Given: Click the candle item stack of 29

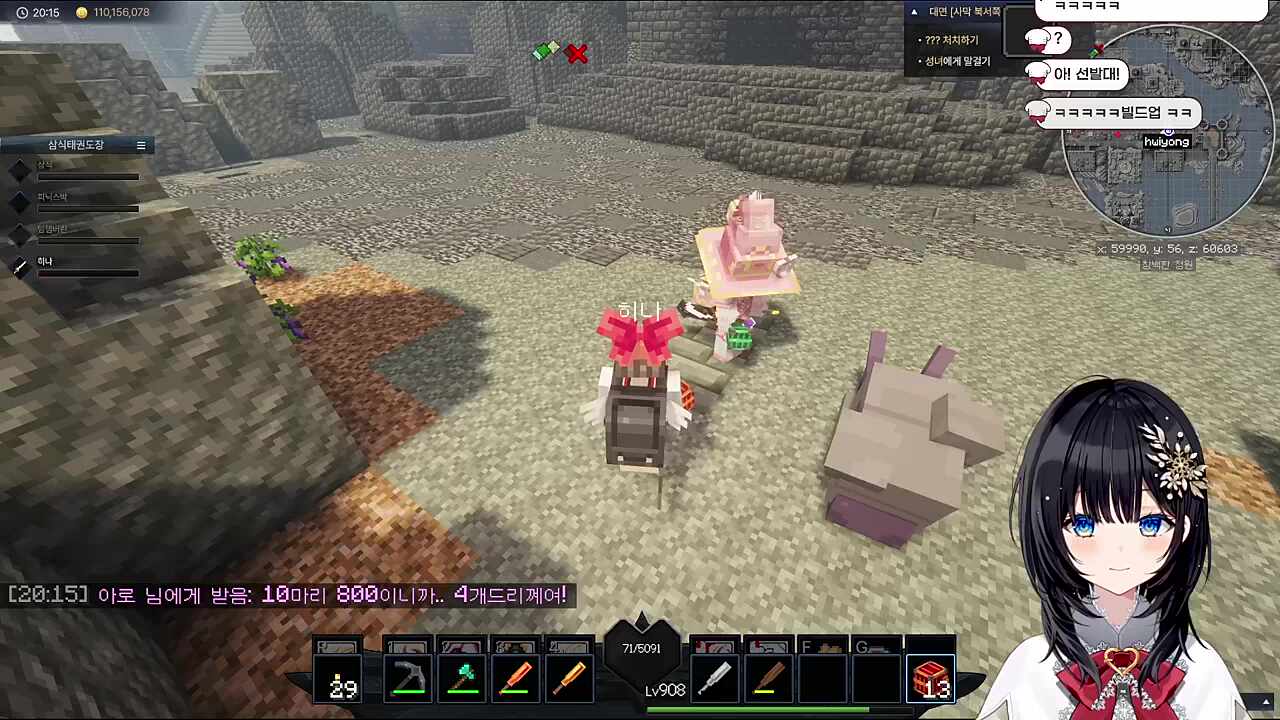Looking at the screenshot, I should [340, 678].
